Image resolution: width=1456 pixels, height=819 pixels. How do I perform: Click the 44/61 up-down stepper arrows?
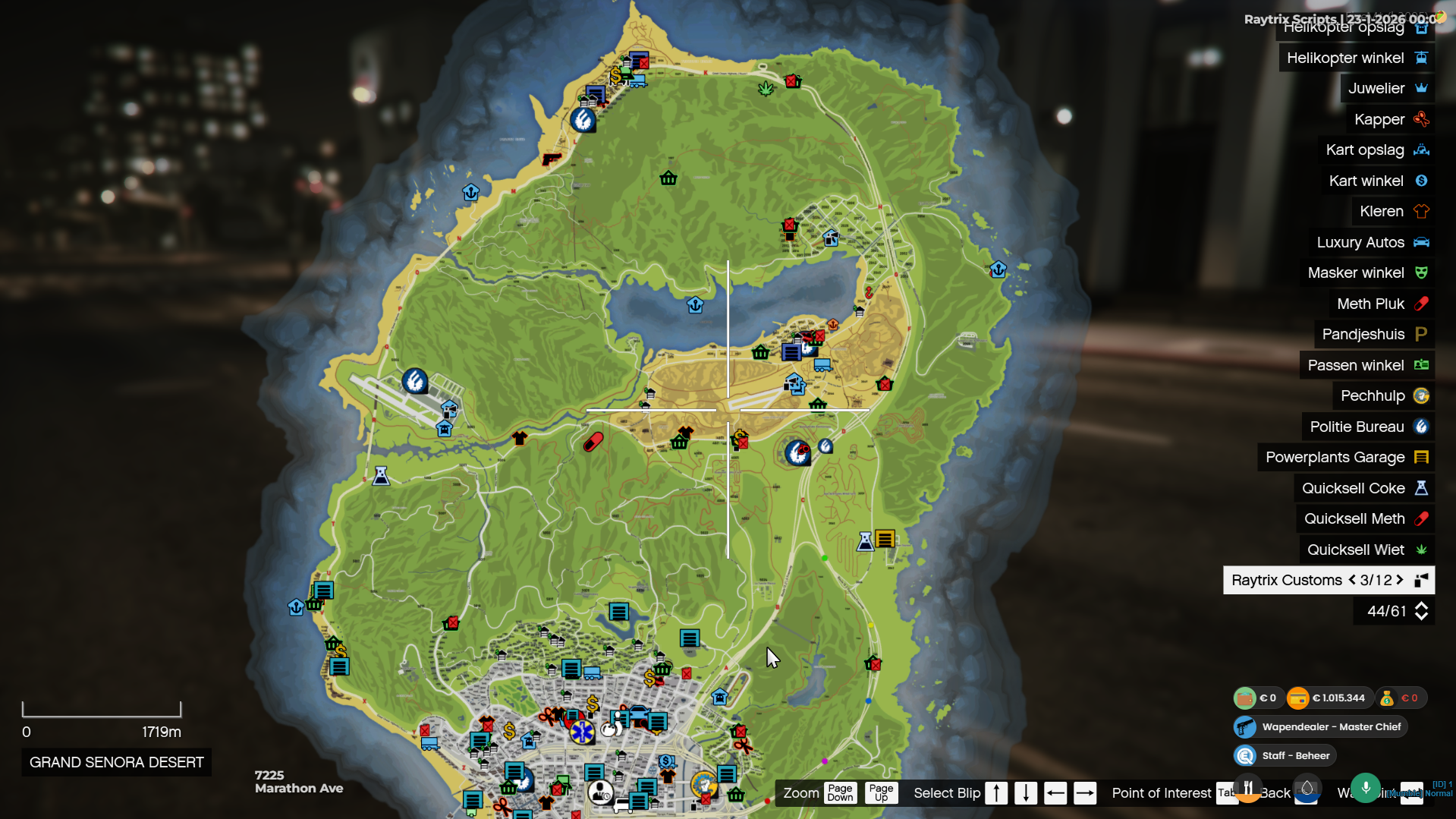point(1420,611)
